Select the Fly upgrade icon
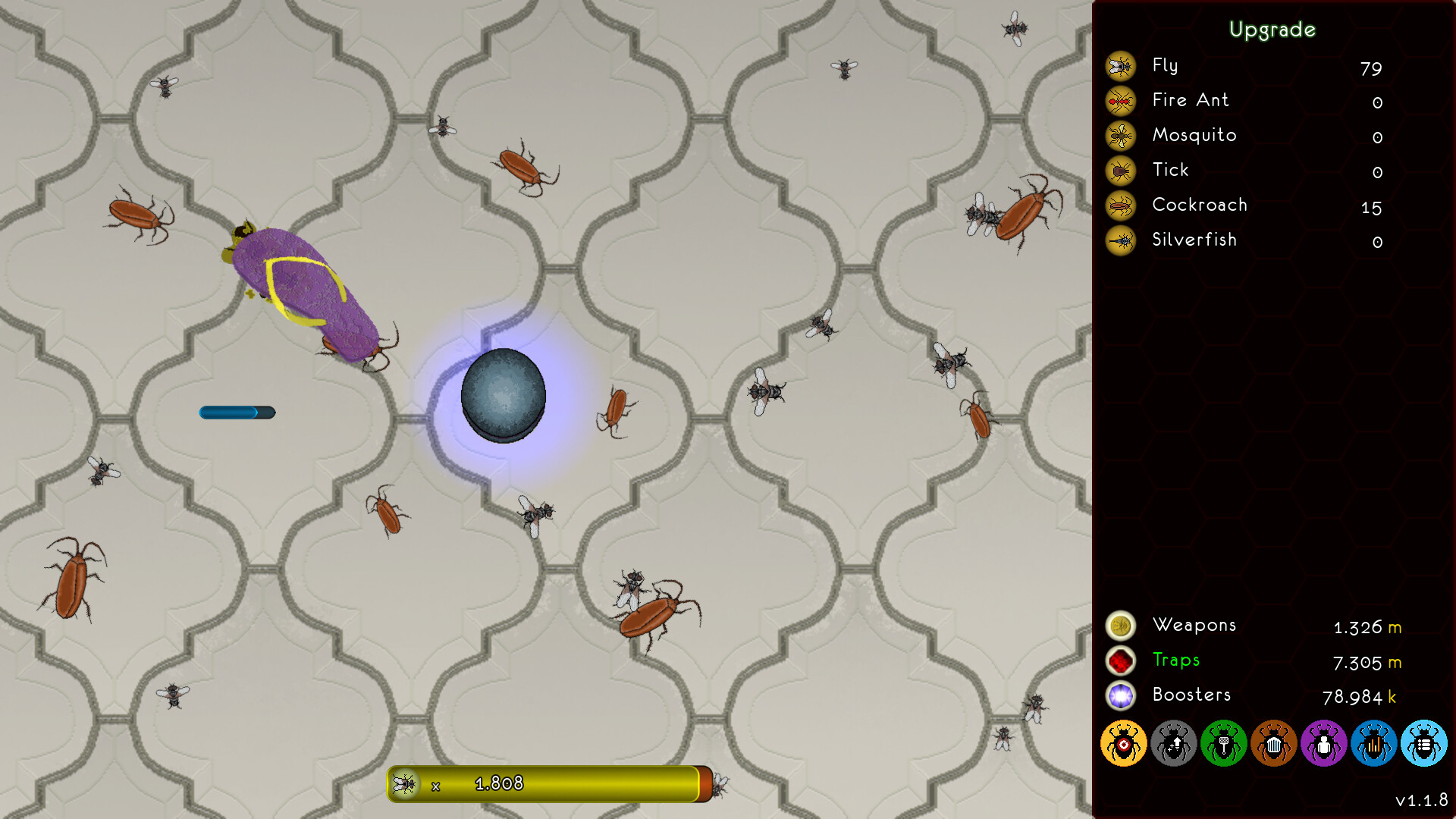 coord(1120,67)
